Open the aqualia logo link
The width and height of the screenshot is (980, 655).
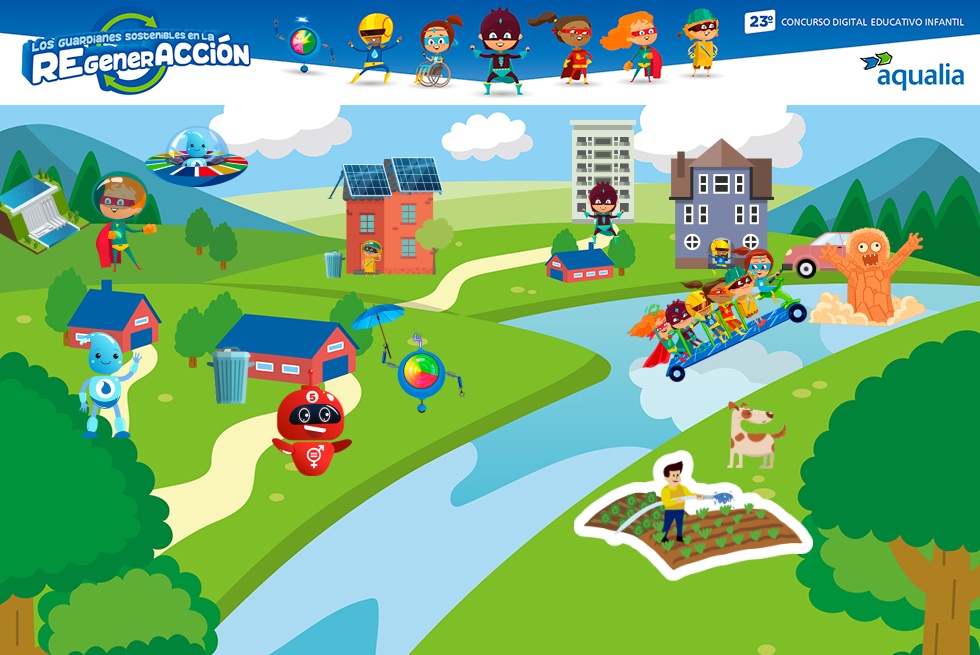coord(911,69)
